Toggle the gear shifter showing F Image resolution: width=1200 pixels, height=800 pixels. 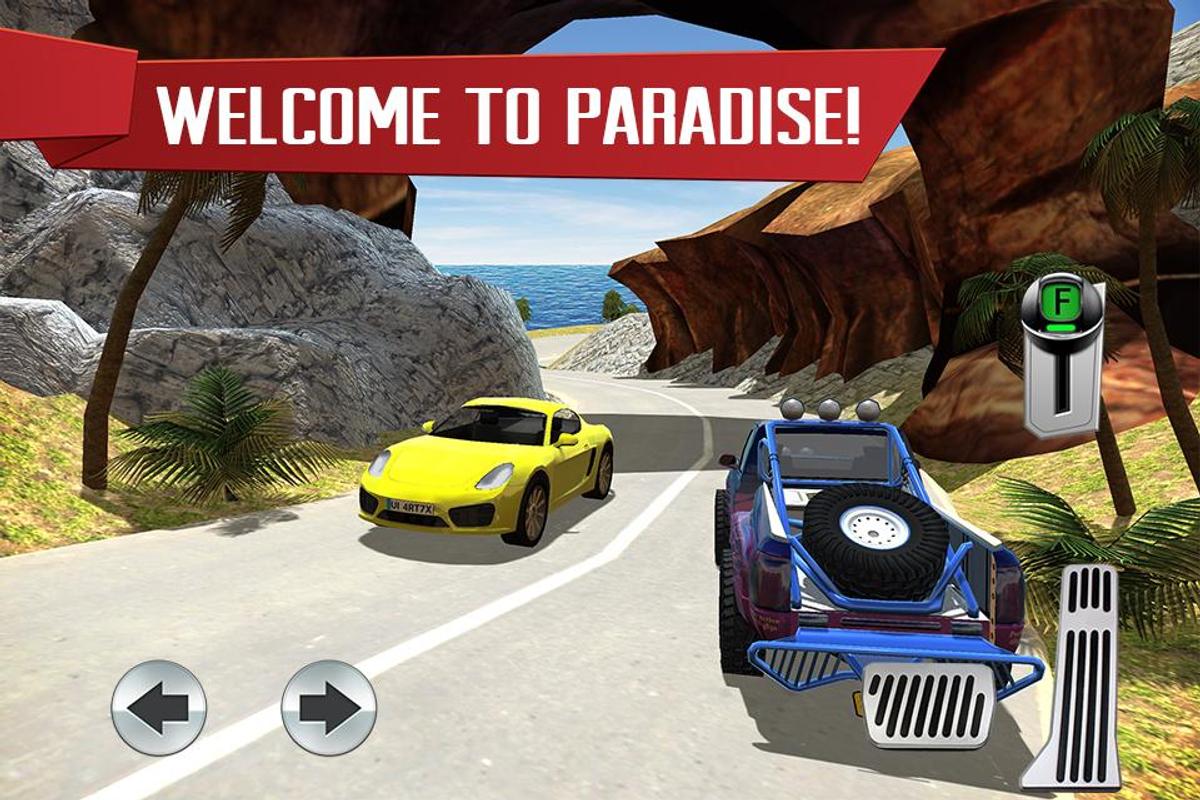(1062, 355)
